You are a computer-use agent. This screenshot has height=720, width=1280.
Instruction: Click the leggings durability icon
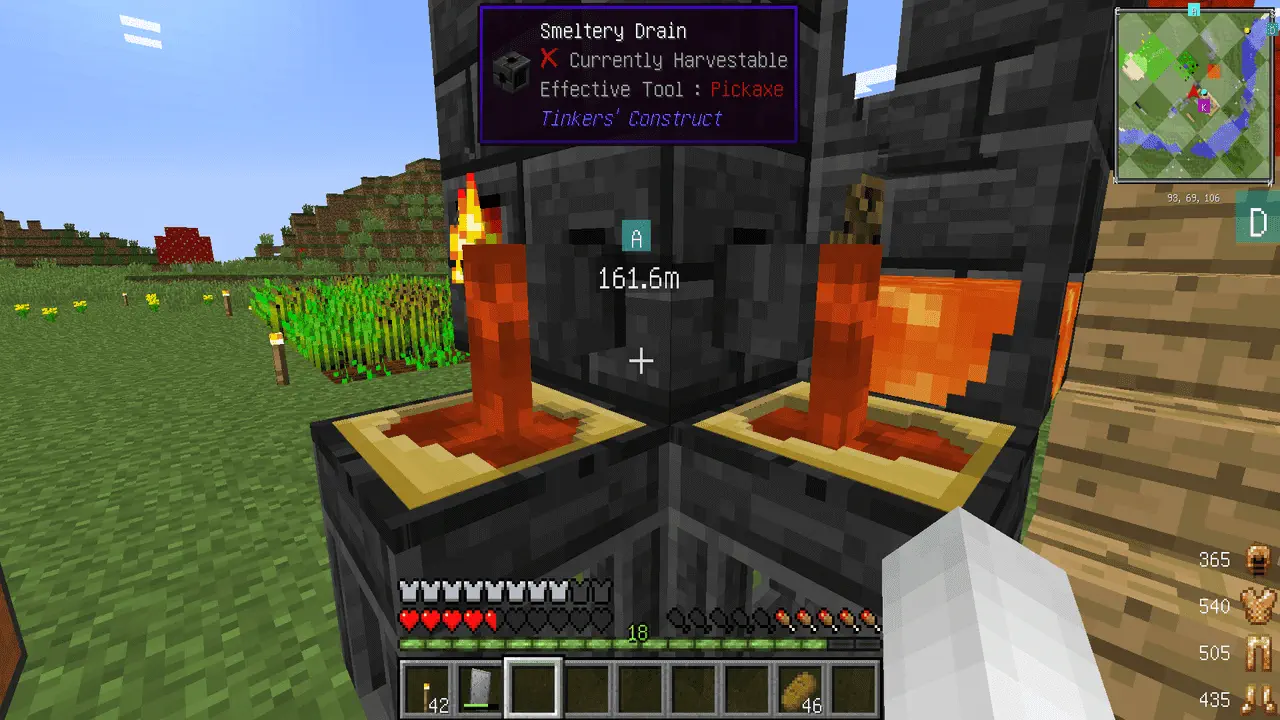pyautogui.click(x=1258, y=653)
